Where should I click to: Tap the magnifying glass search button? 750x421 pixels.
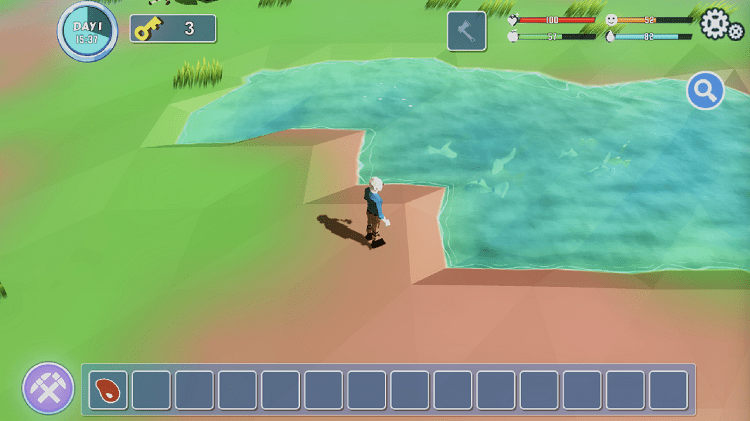point(705,92)
